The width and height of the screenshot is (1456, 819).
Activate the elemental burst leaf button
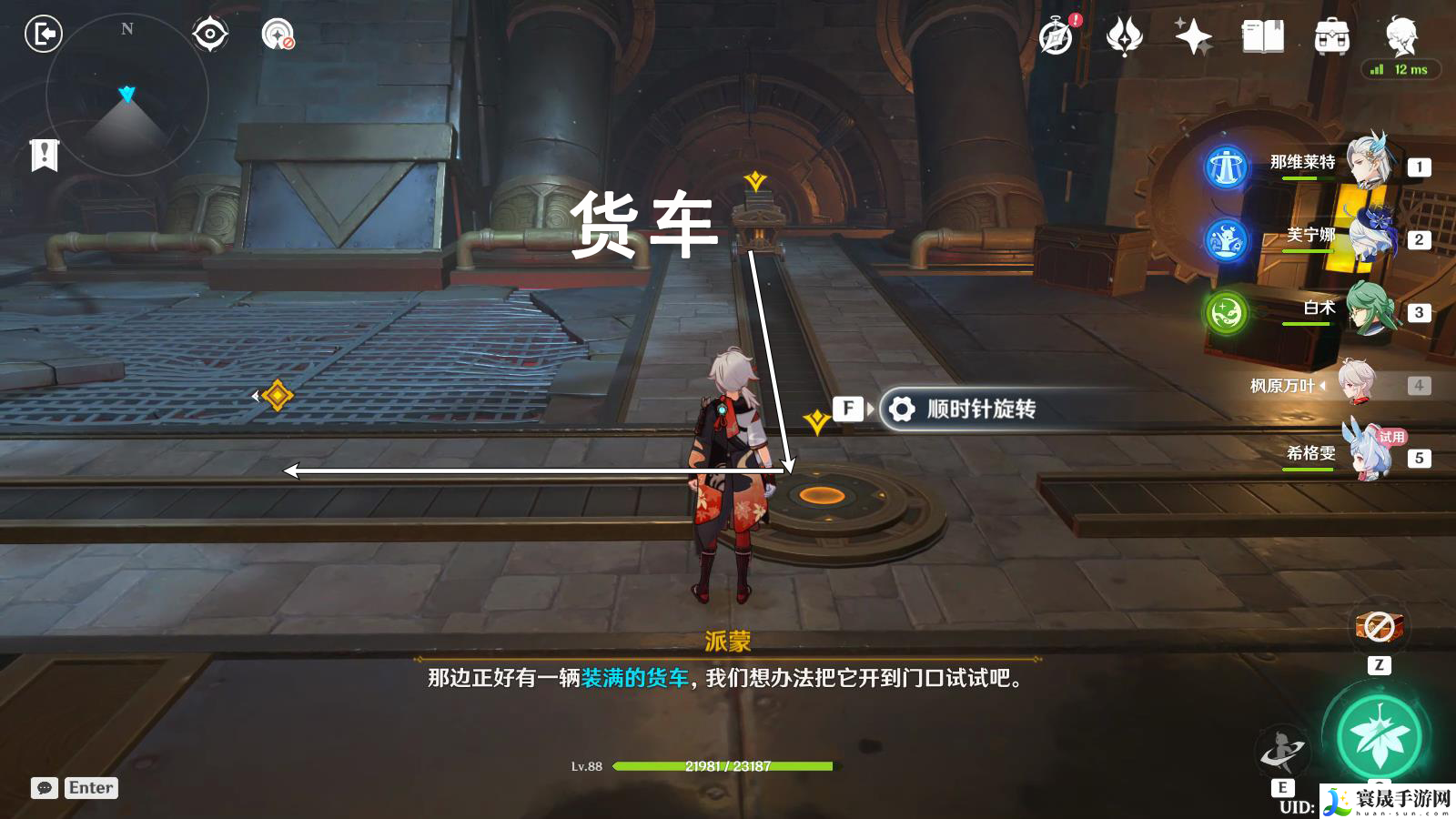[x=1379, y=733]
